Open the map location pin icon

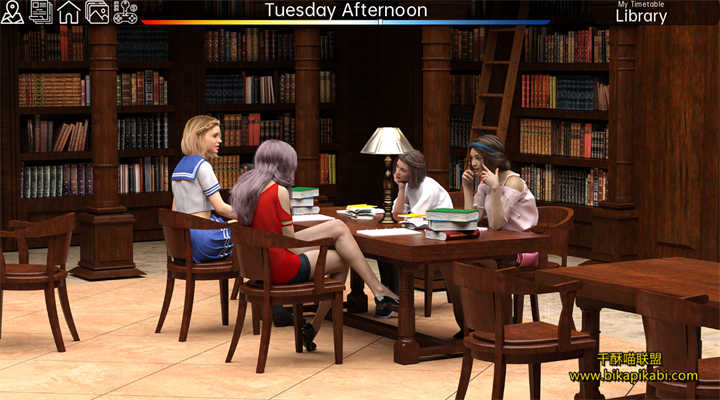(x=13, y=12)
